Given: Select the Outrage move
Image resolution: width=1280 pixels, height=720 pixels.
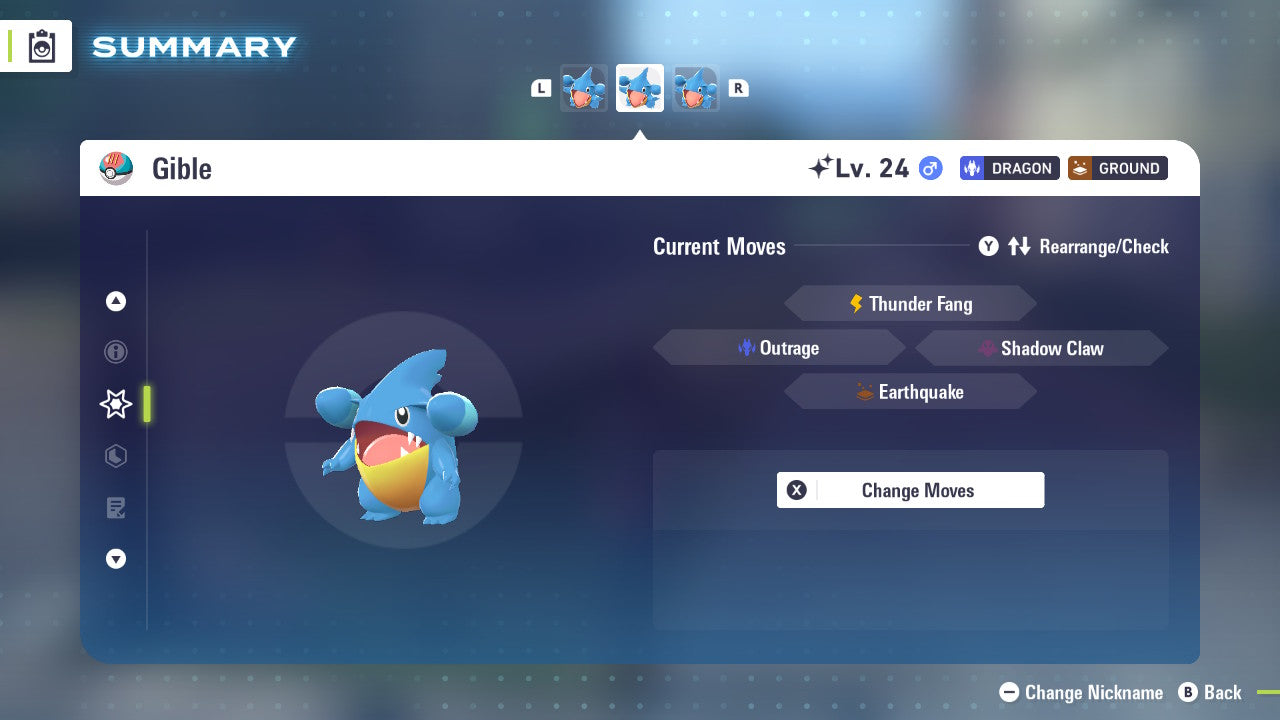Looking at the screenshot, I should point(780,347).
